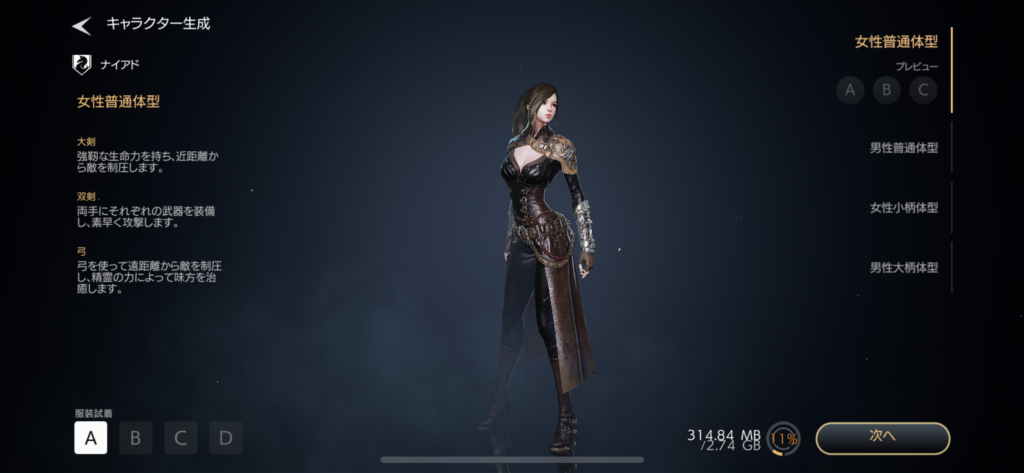Show preview B under プレビュー
Screen dimensions: 1024x473
coord(886,90)
